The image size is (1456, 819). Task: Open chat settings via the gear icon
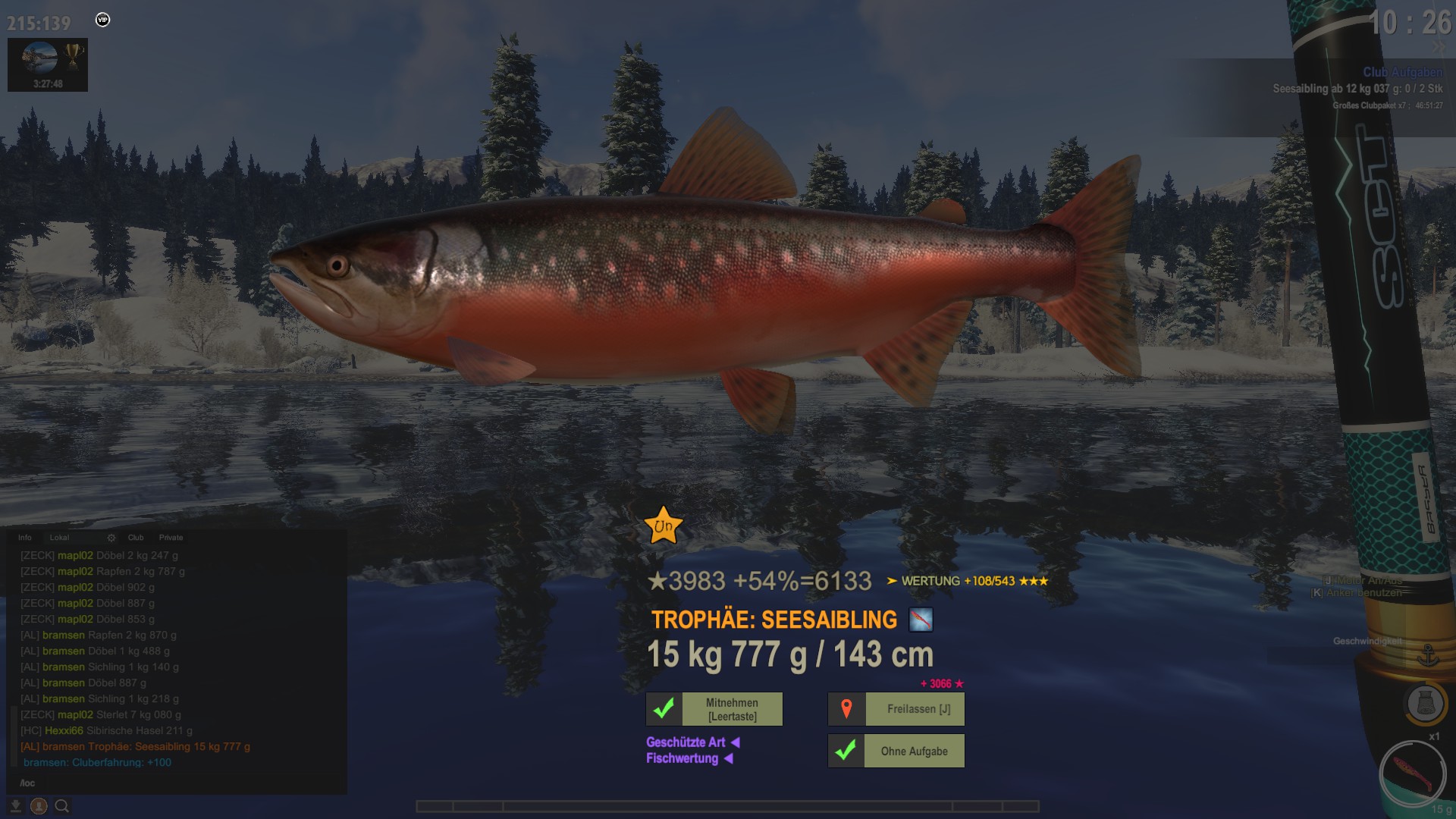point(111,538)
